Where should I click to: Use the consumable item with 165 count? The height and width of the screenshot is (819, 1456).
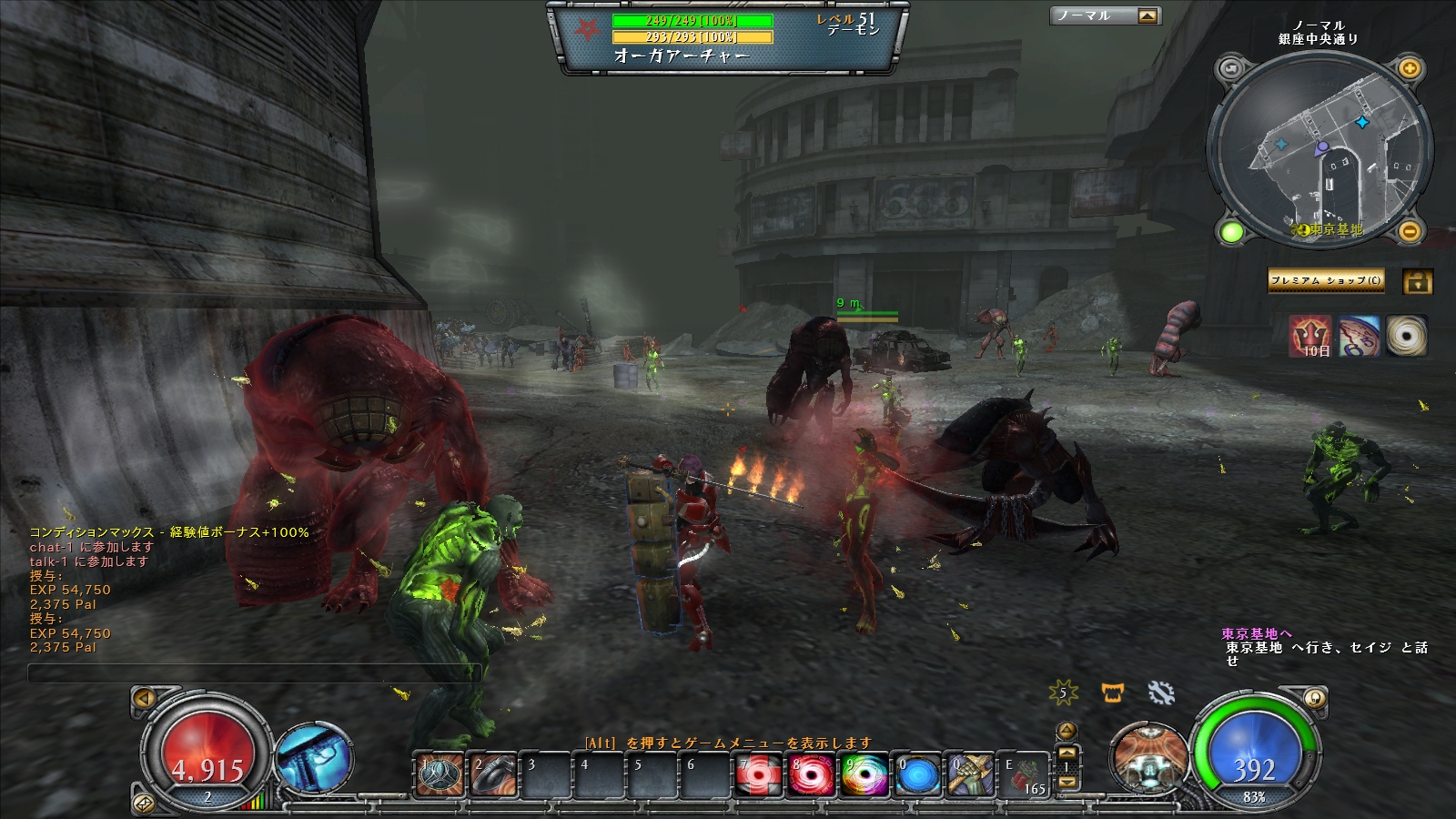pos(1026,775)
